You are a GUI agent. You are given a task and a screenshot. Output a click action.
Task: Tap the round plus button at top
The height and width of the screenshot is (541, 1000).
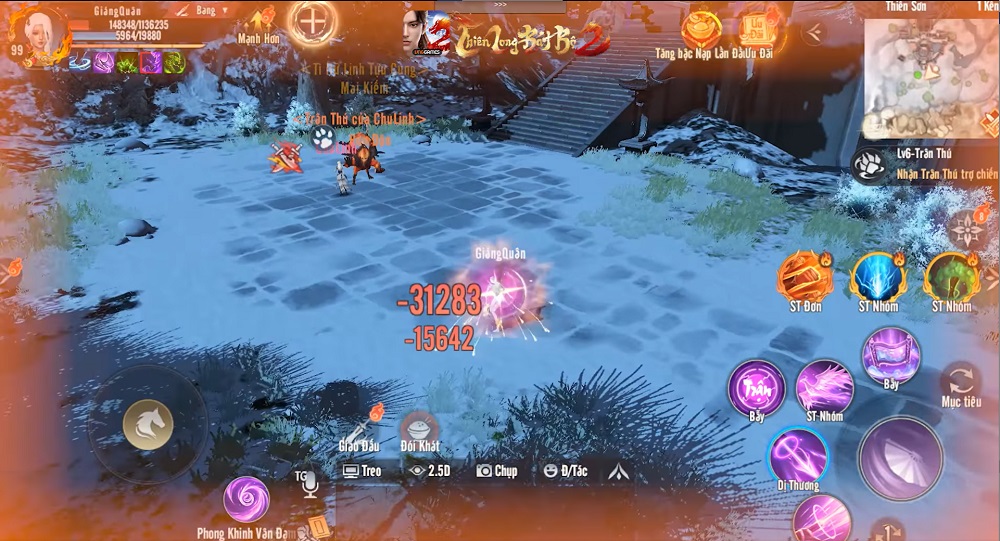pos(313,21)
